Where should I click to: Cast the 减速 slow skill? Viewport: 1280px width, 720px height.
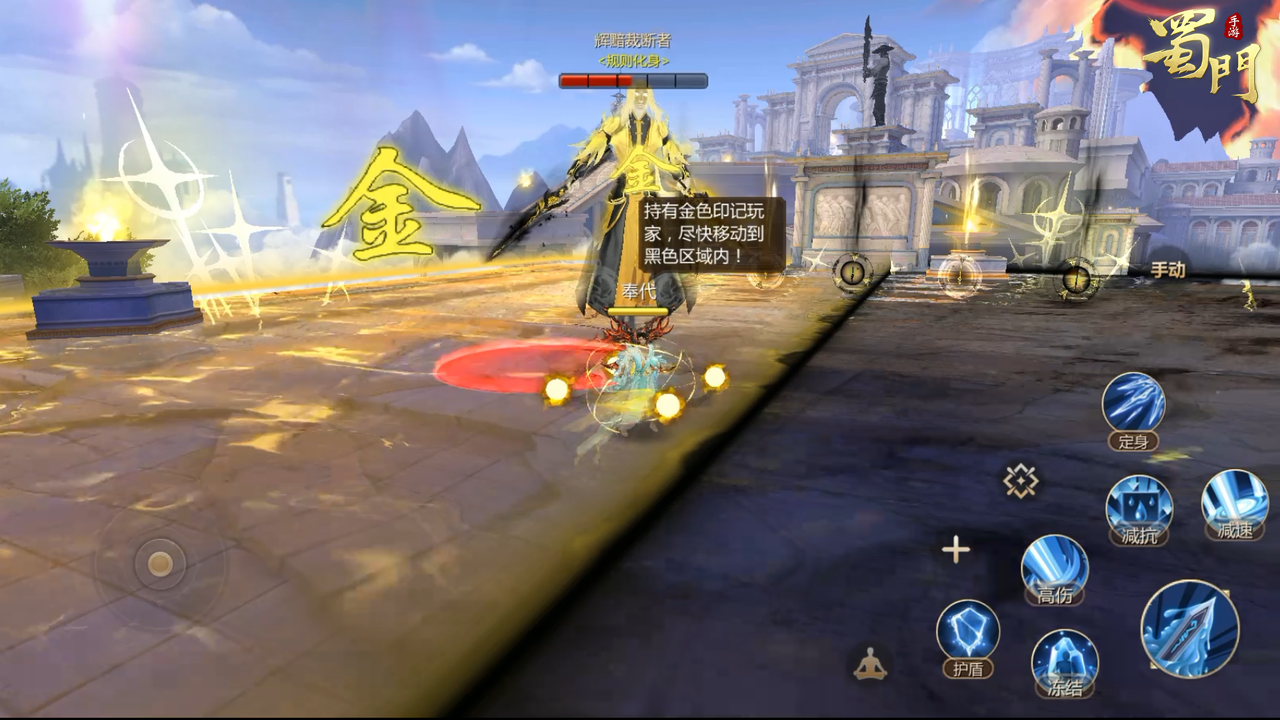[x=1234, y=499]
